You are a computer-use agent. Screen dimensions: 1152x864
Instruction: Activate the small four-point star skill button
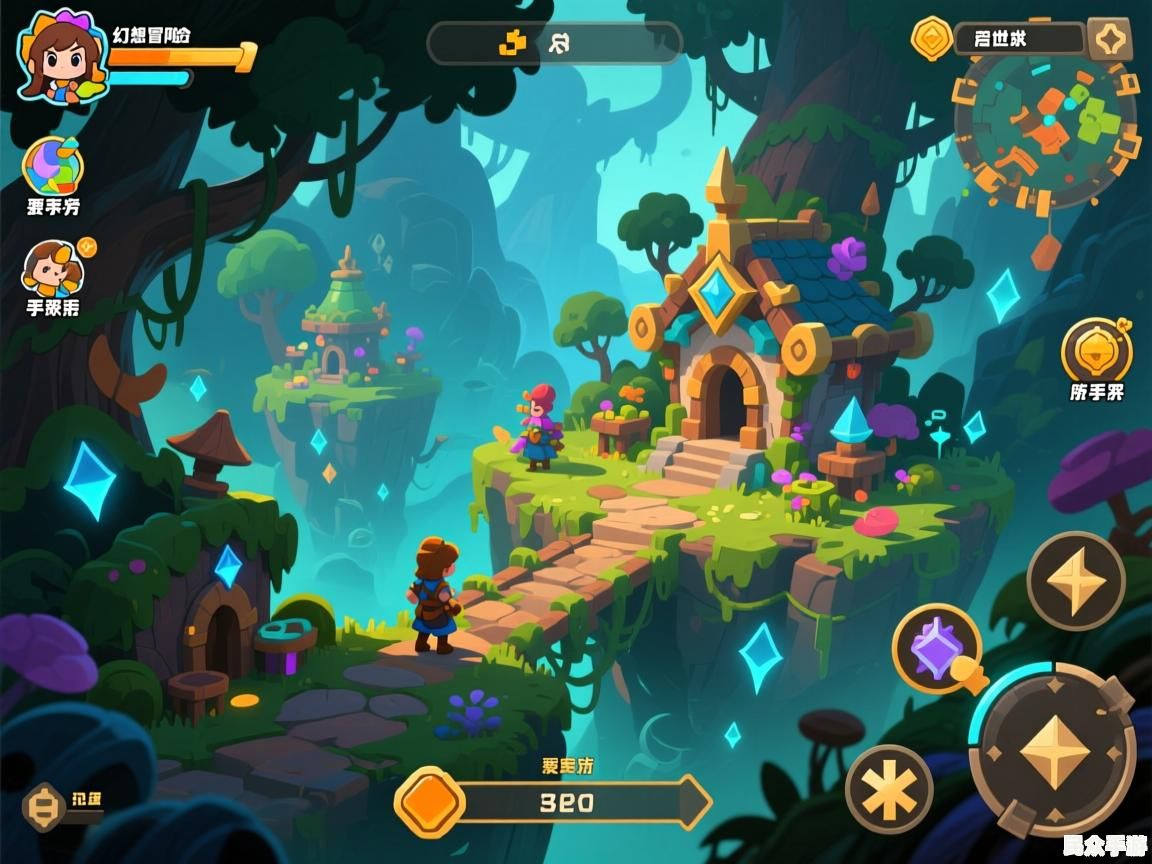coord(1076,581)
